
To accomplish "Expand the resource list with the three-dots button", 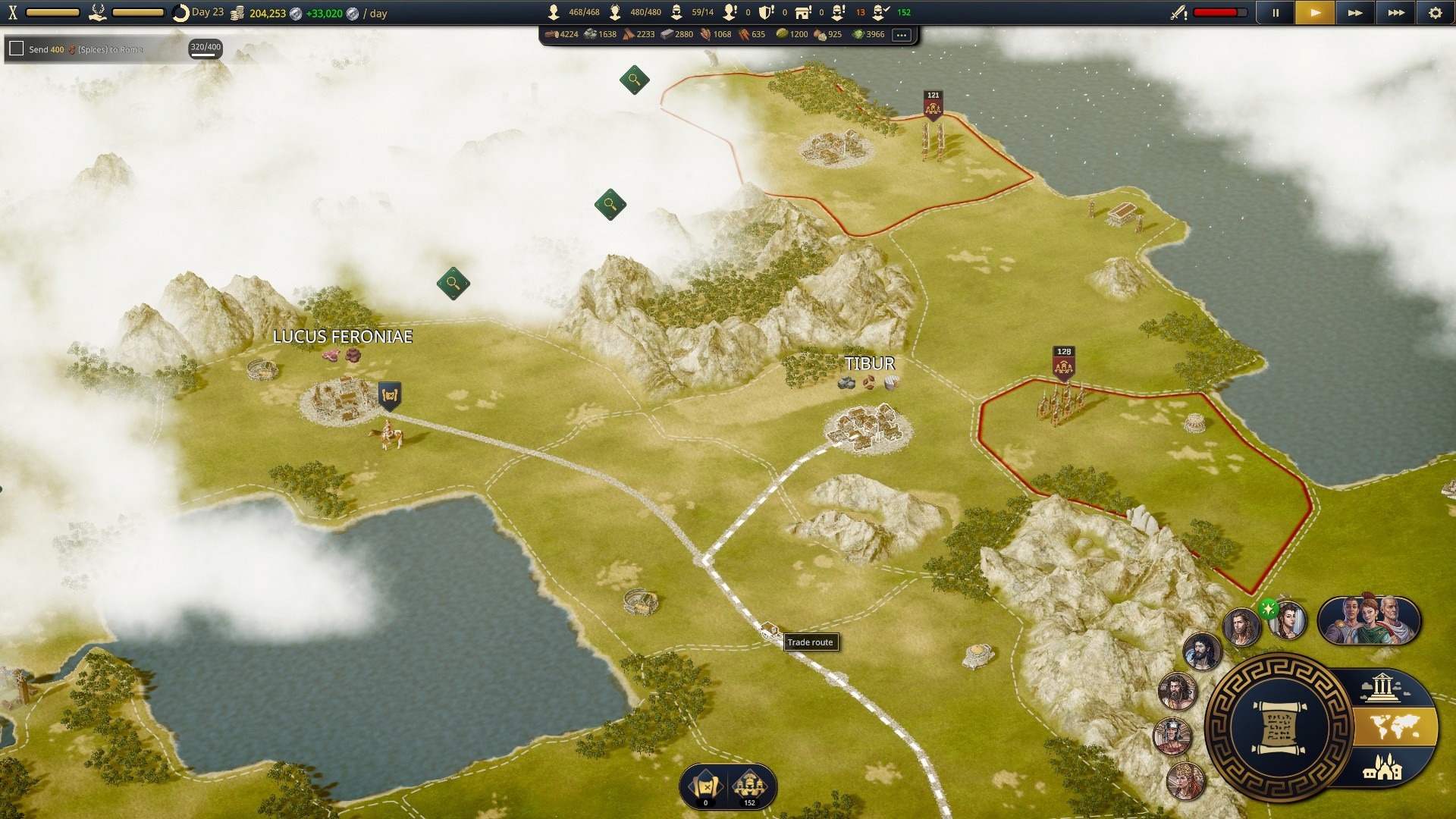I will tap(901, 35).
